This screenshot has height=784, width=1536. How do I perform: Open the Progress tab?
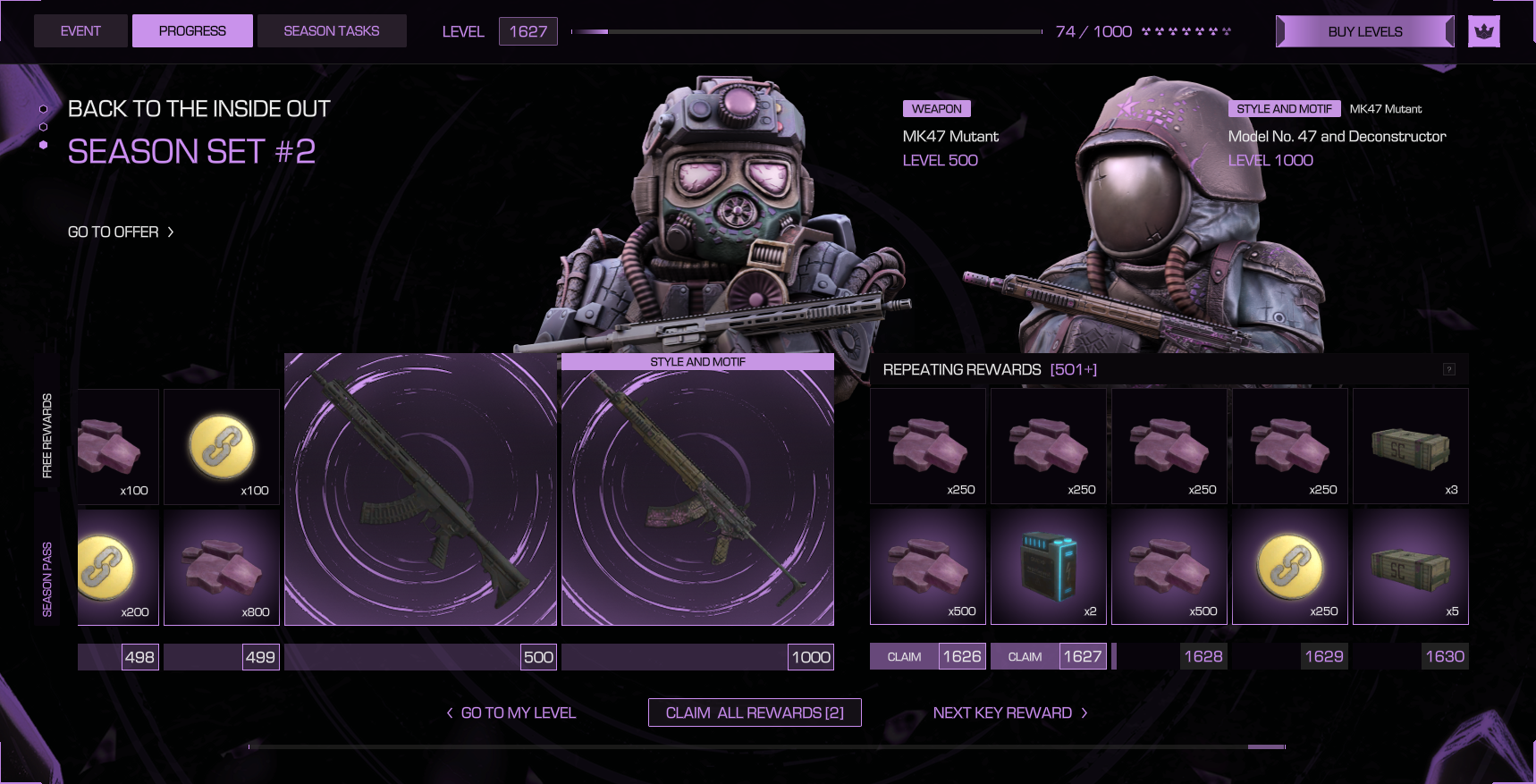[192, 31]
